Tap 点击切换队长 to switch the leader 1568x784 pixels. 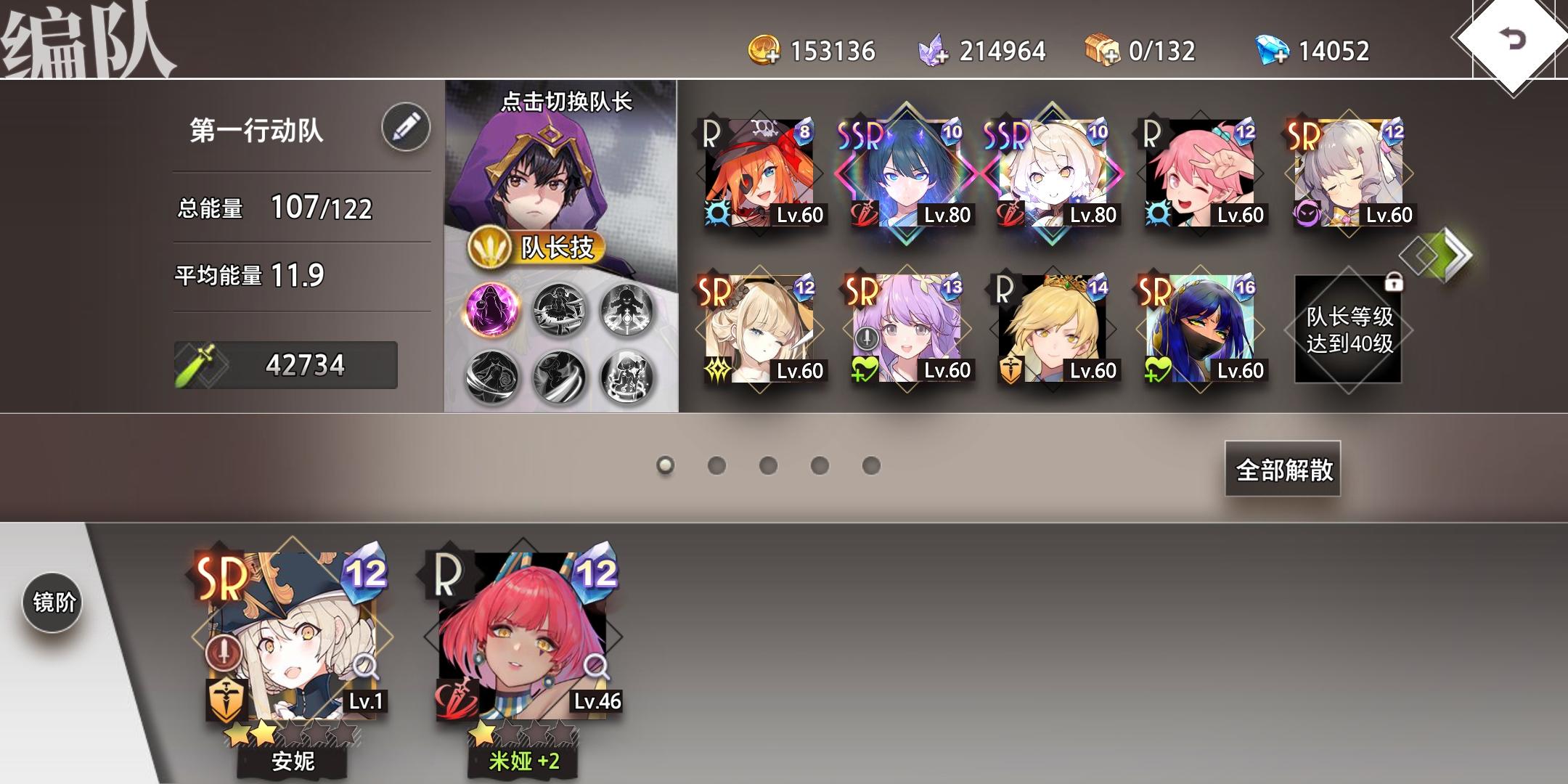(567, 104)
